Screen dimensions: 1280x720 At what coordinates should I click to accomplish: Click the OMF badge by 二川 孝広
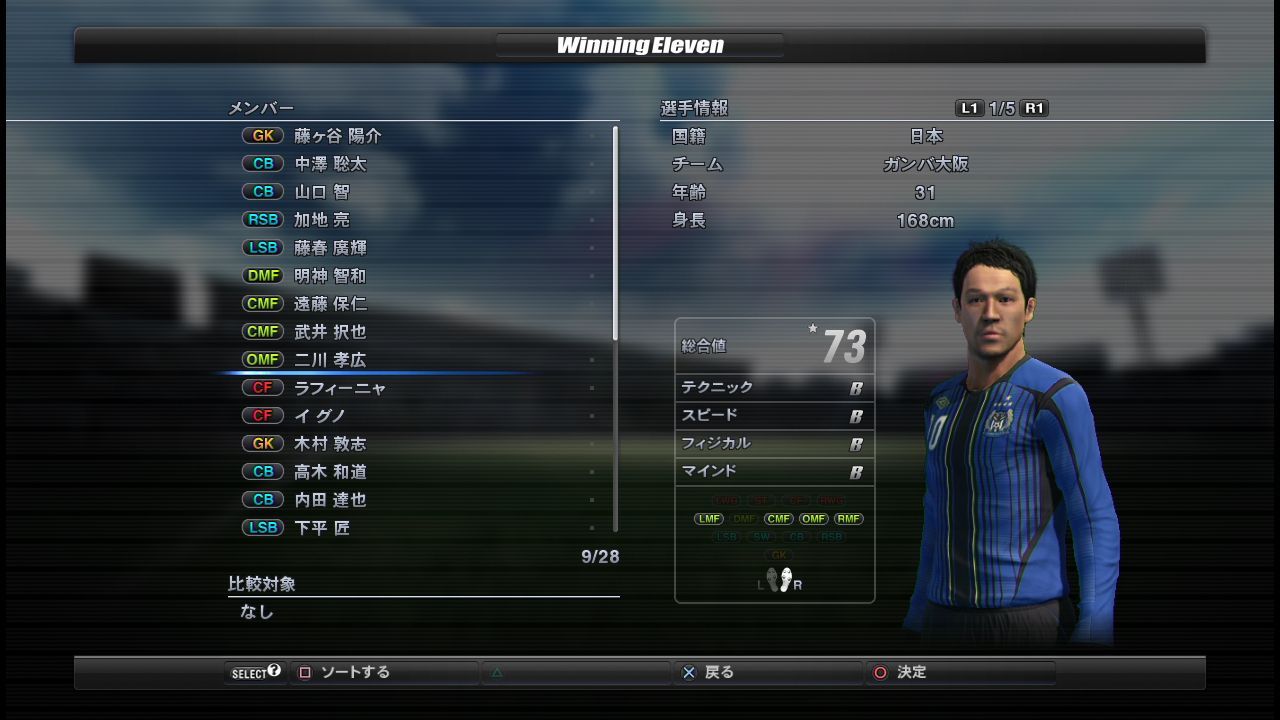[262, 359]
